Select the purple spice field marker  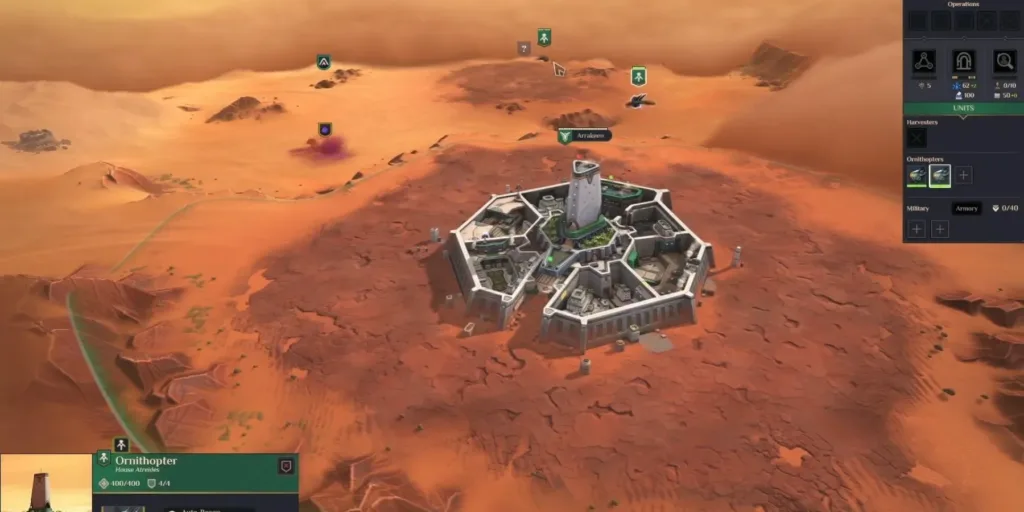pyautogui.click(x=325, y=130)
